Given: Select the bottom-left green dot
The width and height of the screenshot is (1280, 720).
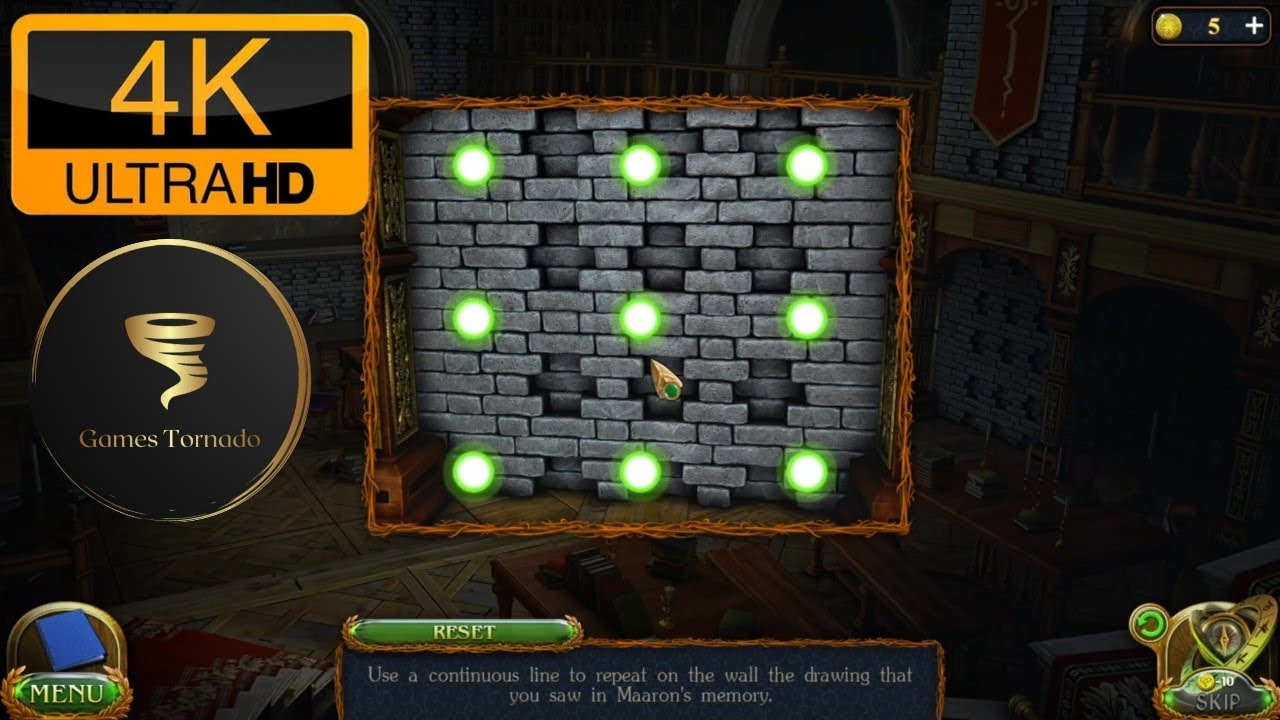Looking at the screenshot, I should (x=473, y=470).
